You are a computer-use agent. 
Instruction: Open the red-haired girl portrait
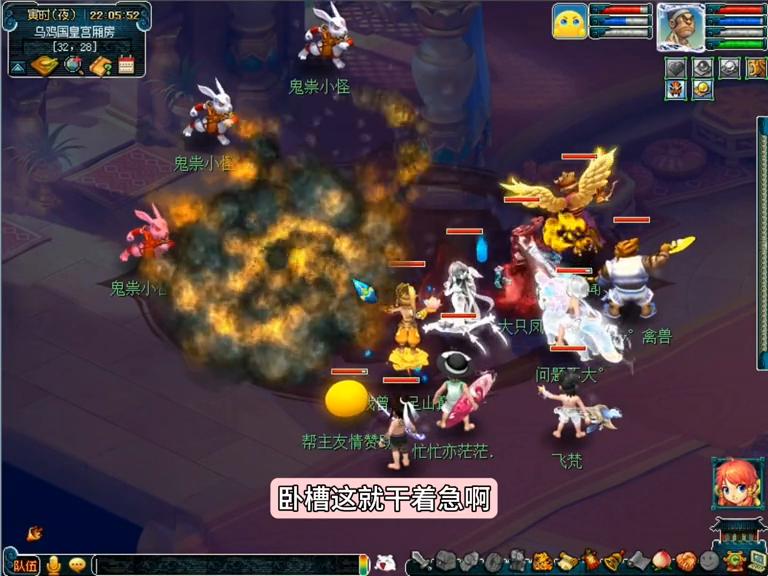[737, 484]
